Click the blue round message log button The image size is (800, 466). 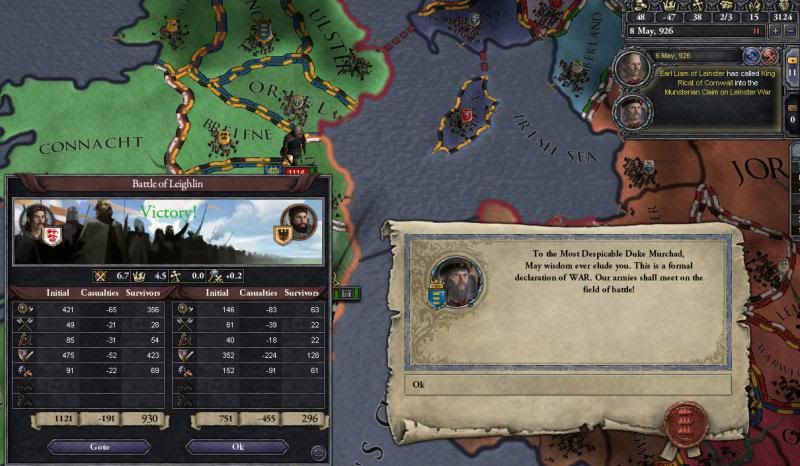[x=752, y=56]
